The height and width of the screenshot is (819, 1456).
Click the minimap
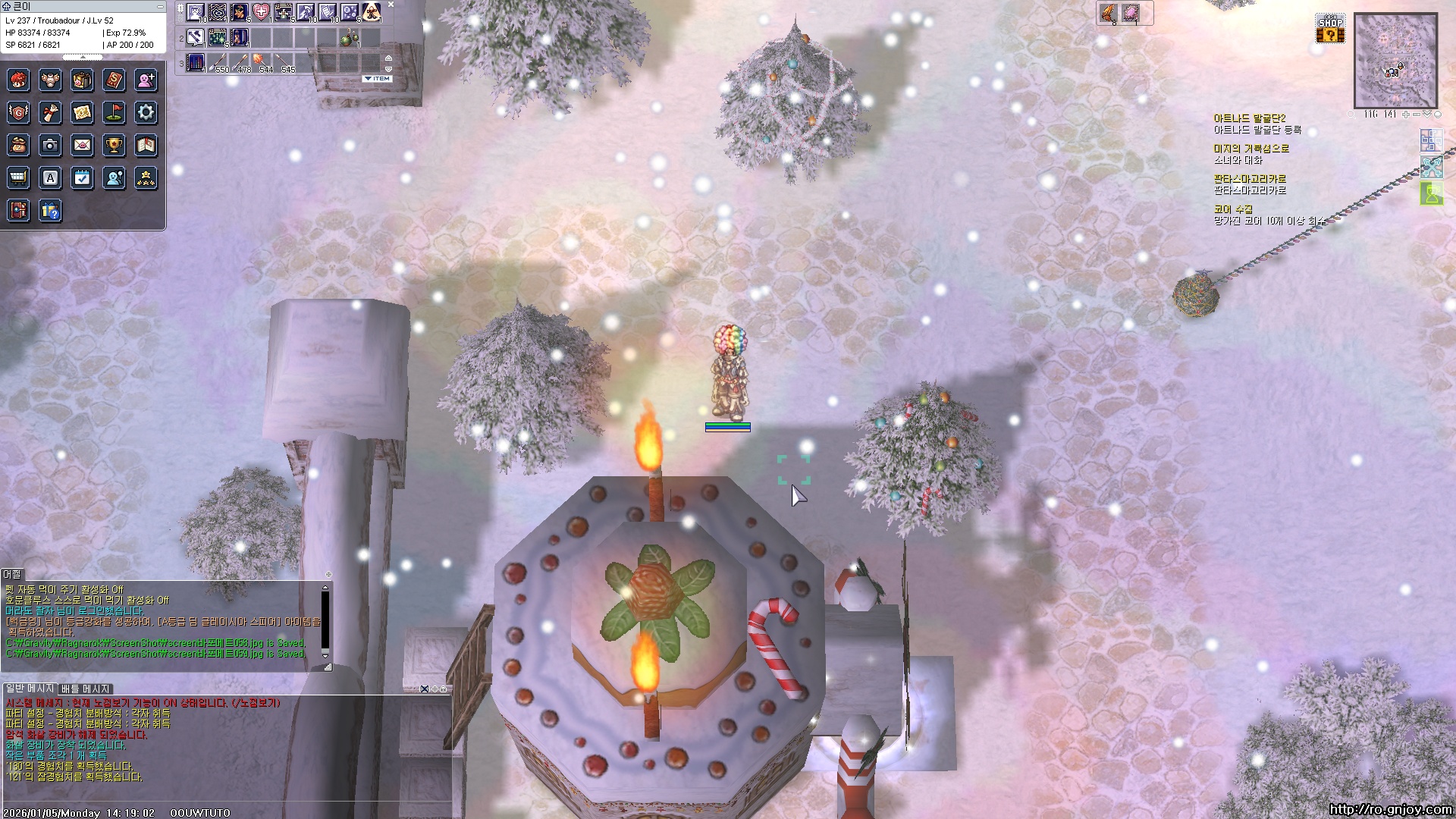1395,61
